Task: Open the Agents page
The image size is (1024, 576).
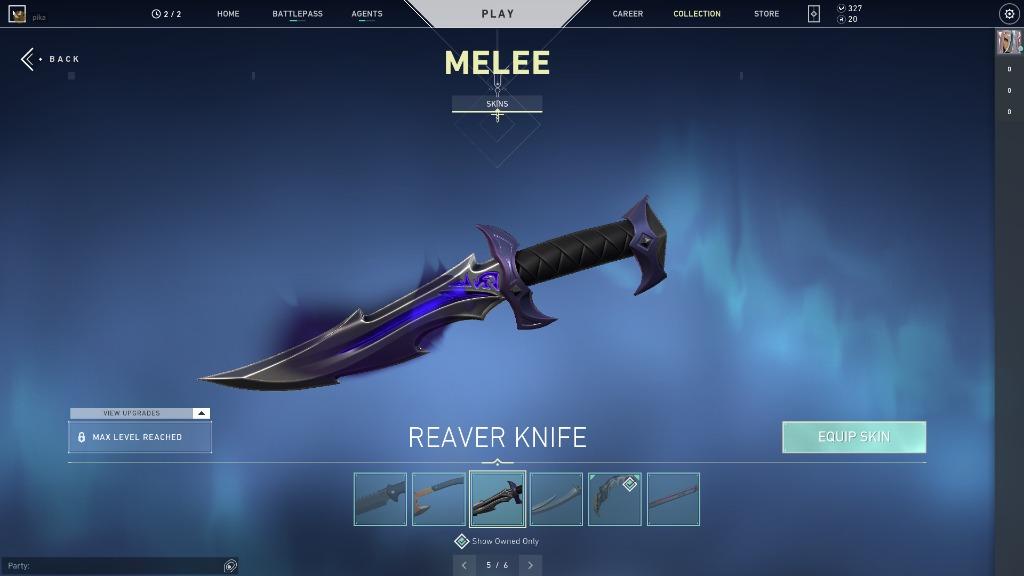Action: point(367,14)
